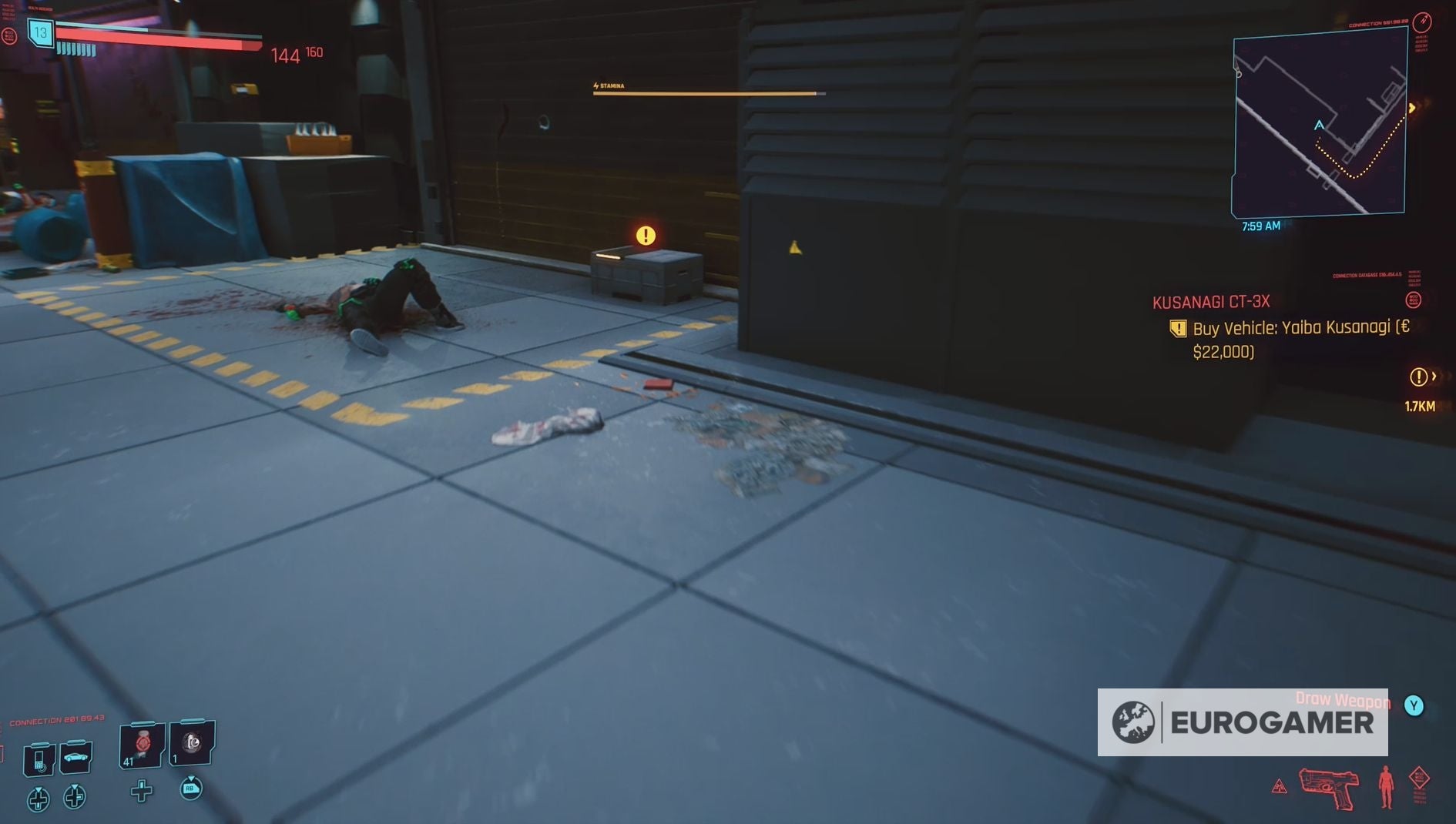Click the vehicle call car icon
1456x824 pixels.
[x=75, y=758]
